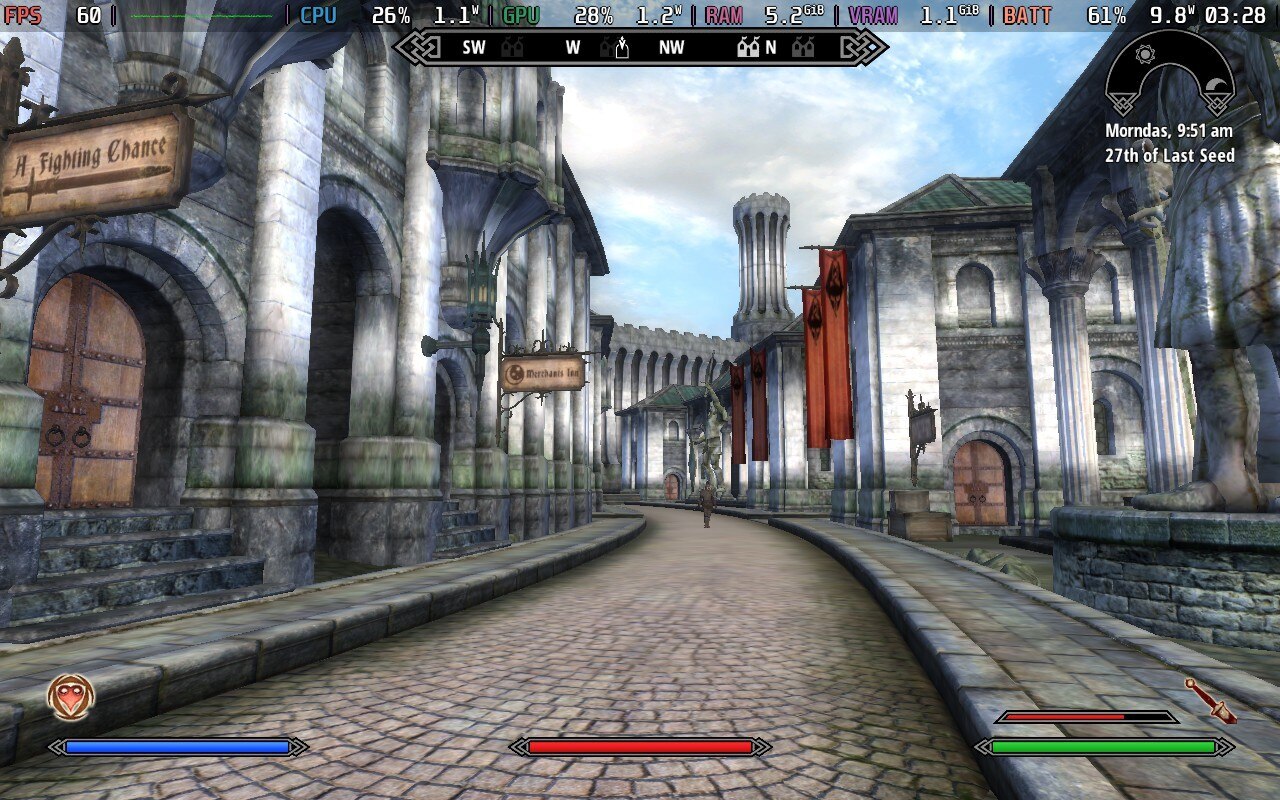Select the heart active effect icon

click(71, 697)
